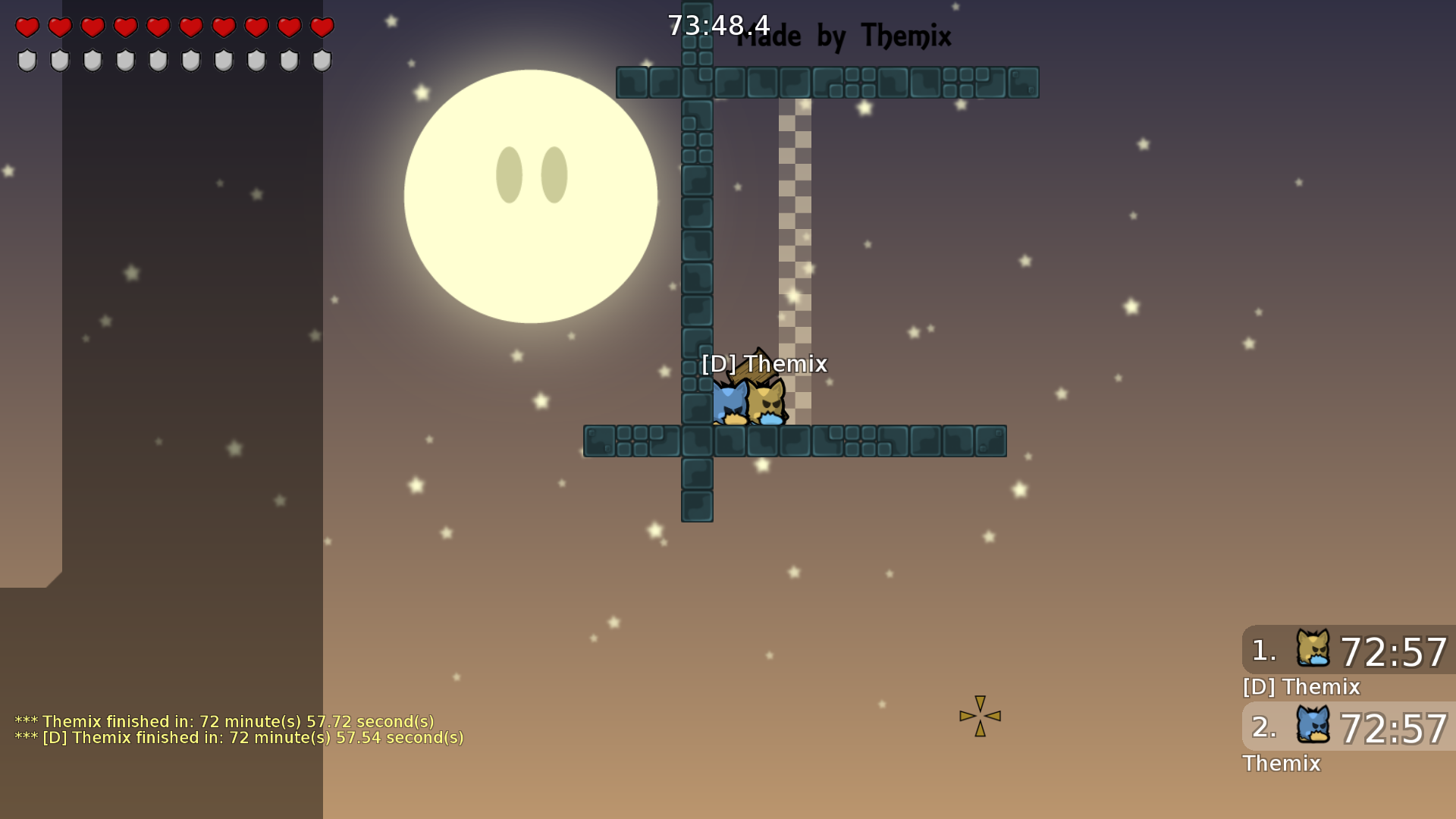Open the [D] Themix nameplate above the players
1456x819 pixels.
click(764, 364)
